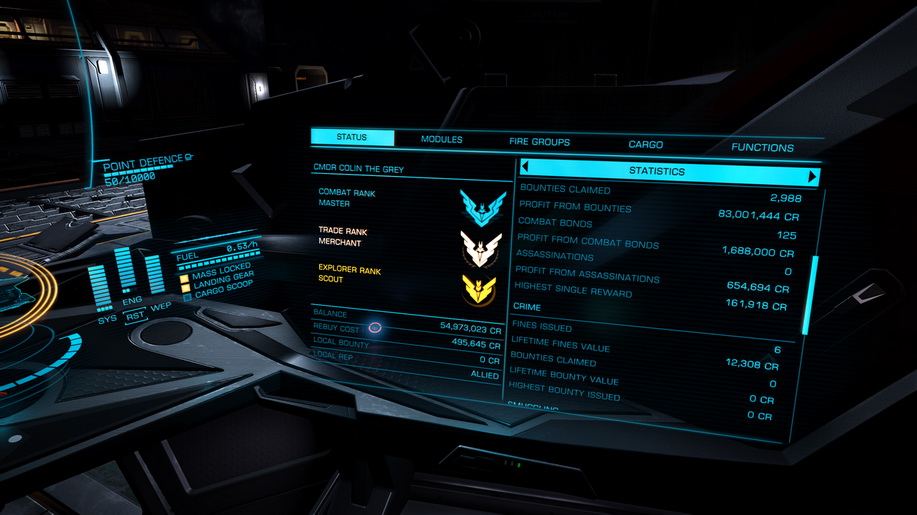Switch to the Status tab

tap(352, 138)
